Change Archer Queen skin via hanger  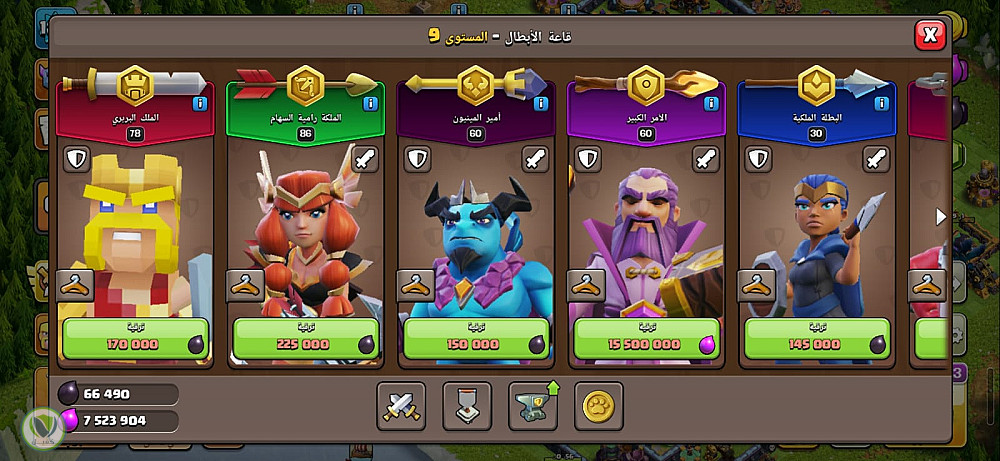[x=245, y=285]
